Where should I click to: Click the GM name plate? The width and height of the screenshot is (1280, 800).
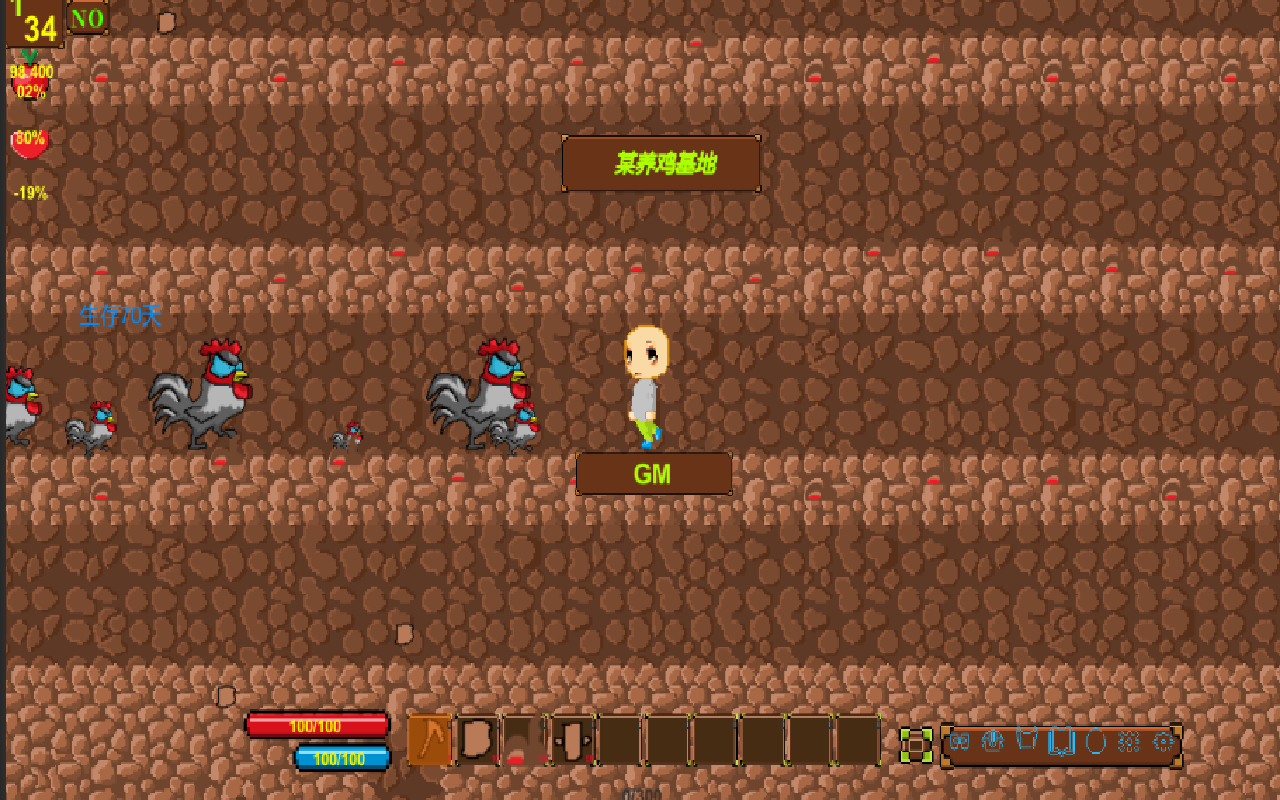(653, 474)
